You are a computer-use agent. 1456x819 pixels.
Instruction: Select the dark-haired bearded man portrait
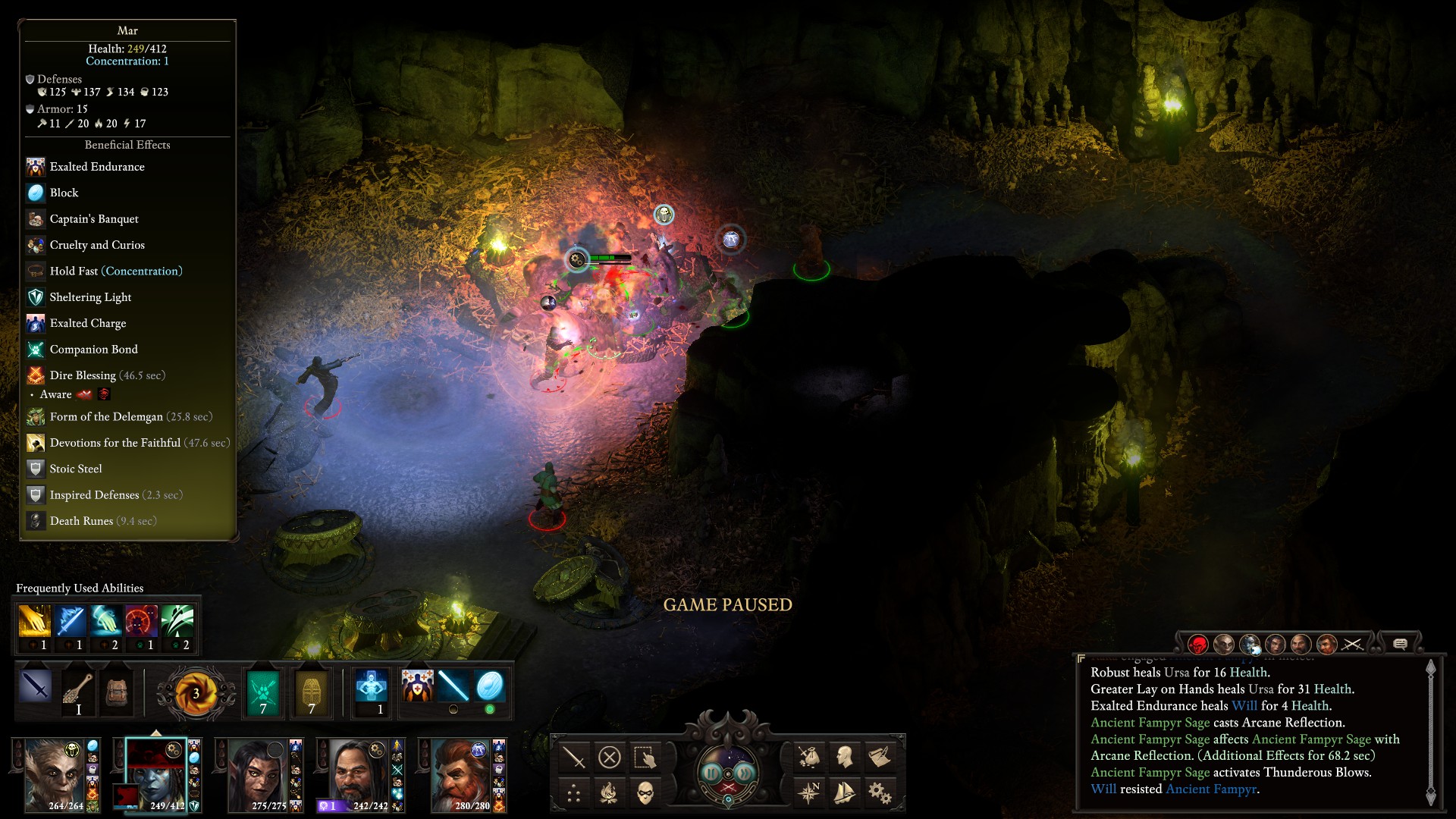point(359,775)
